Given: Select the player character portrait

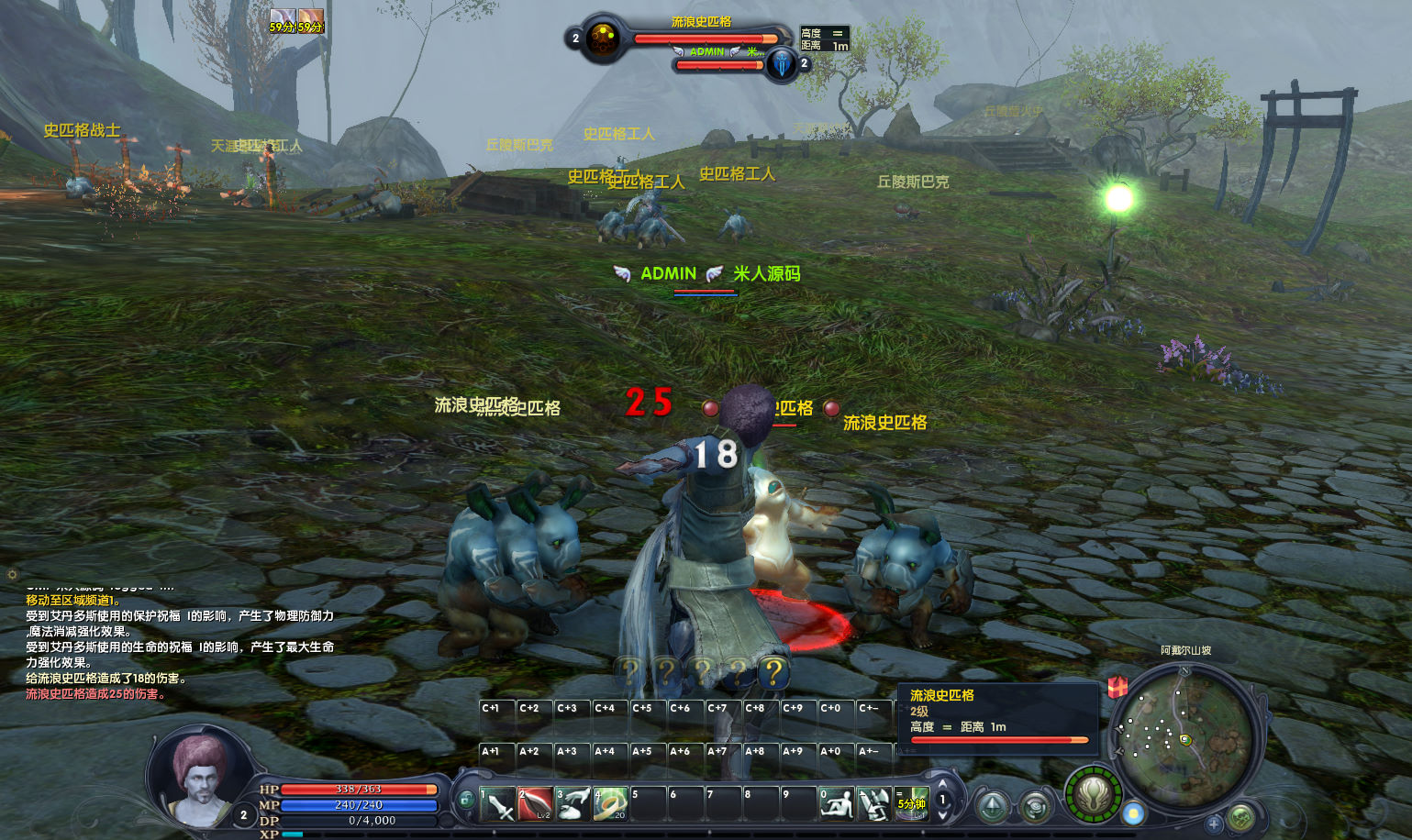Looking at the screenshot, I should [x=199, y=779].
